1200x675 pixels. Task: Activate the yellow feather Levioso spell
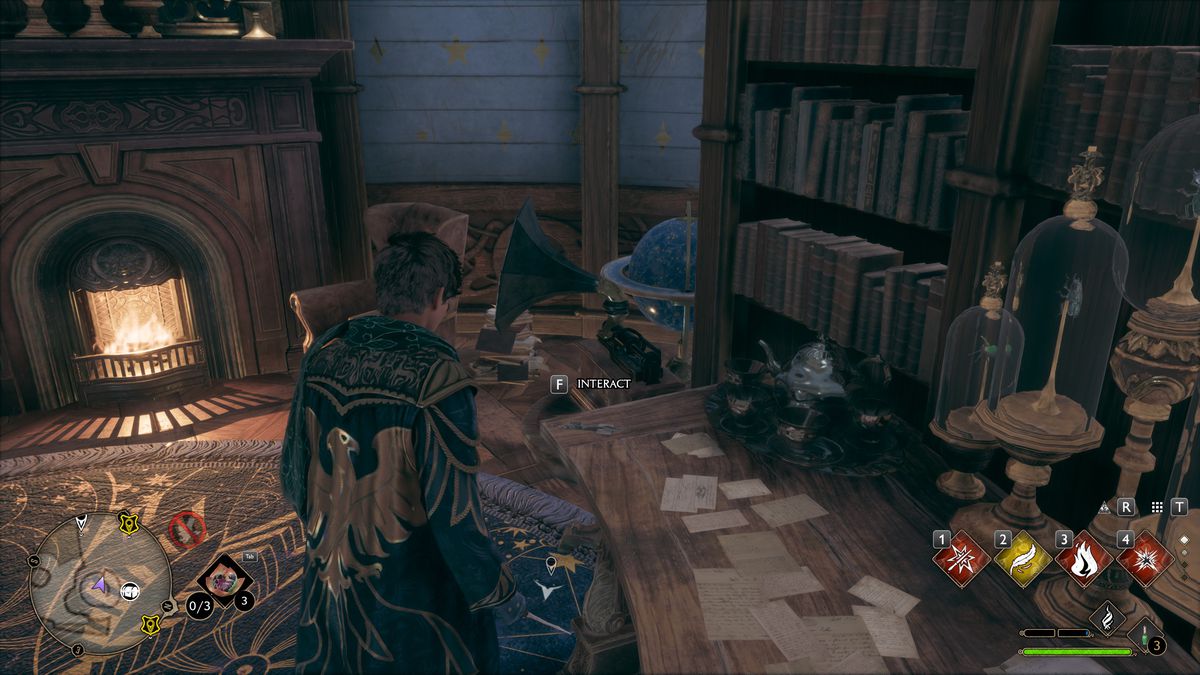[x=1023, y=559]
